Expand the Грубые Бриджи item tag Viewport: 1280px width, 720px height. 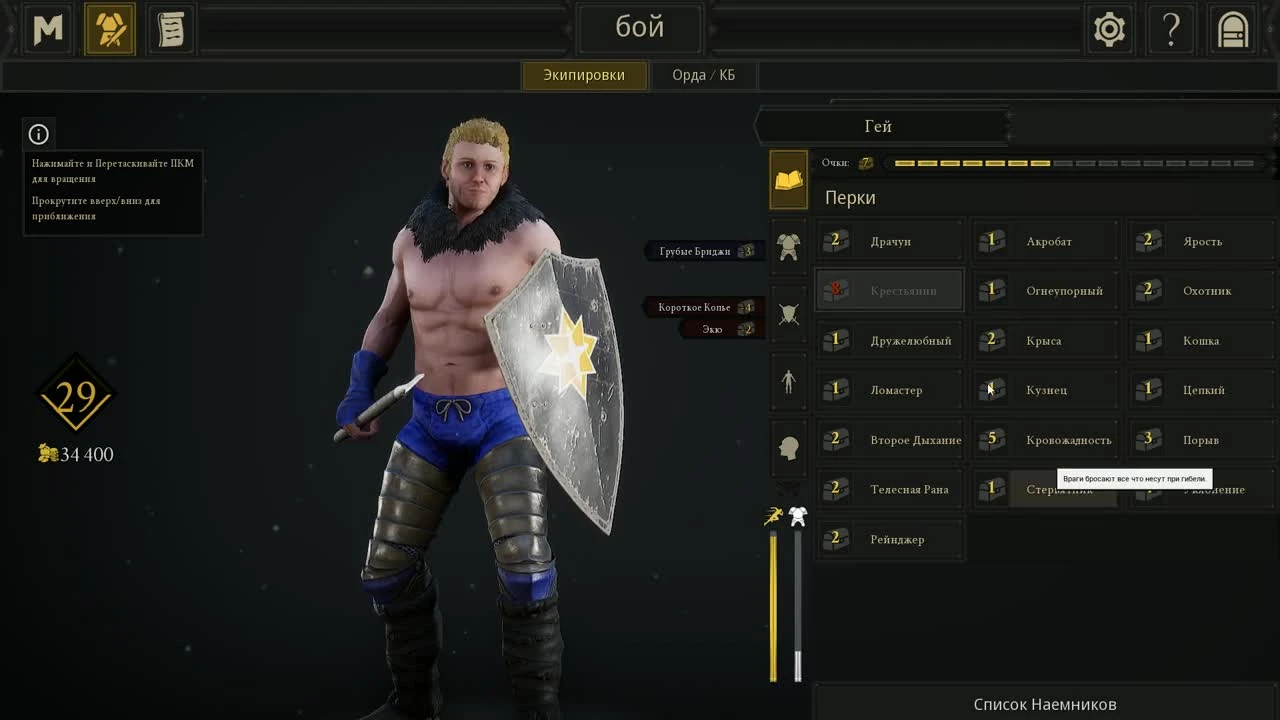(x=704, y=251)
